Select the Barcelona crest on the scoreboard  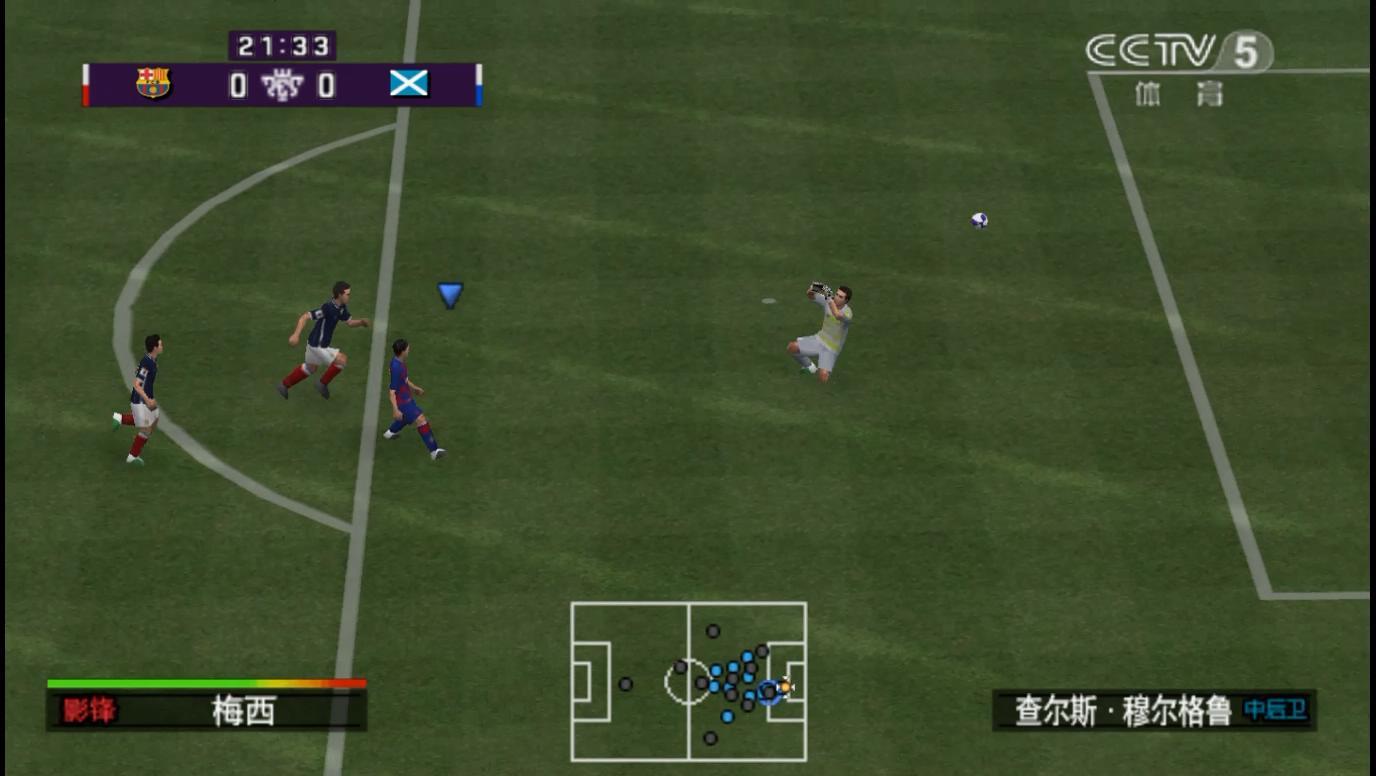(x=153, y=84)
